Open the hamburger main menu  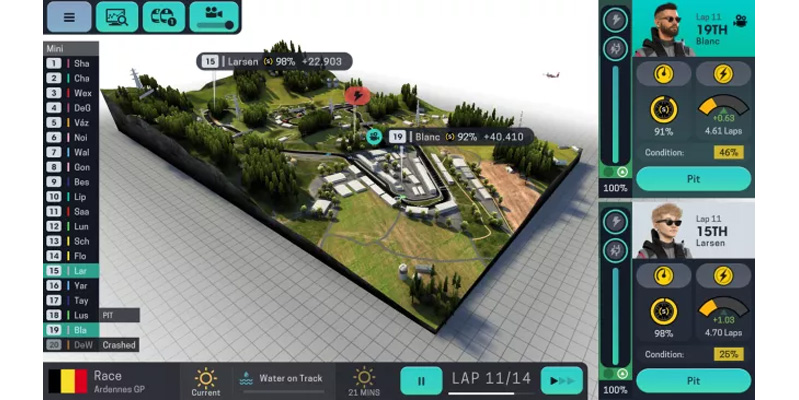[x=69, y=17]
